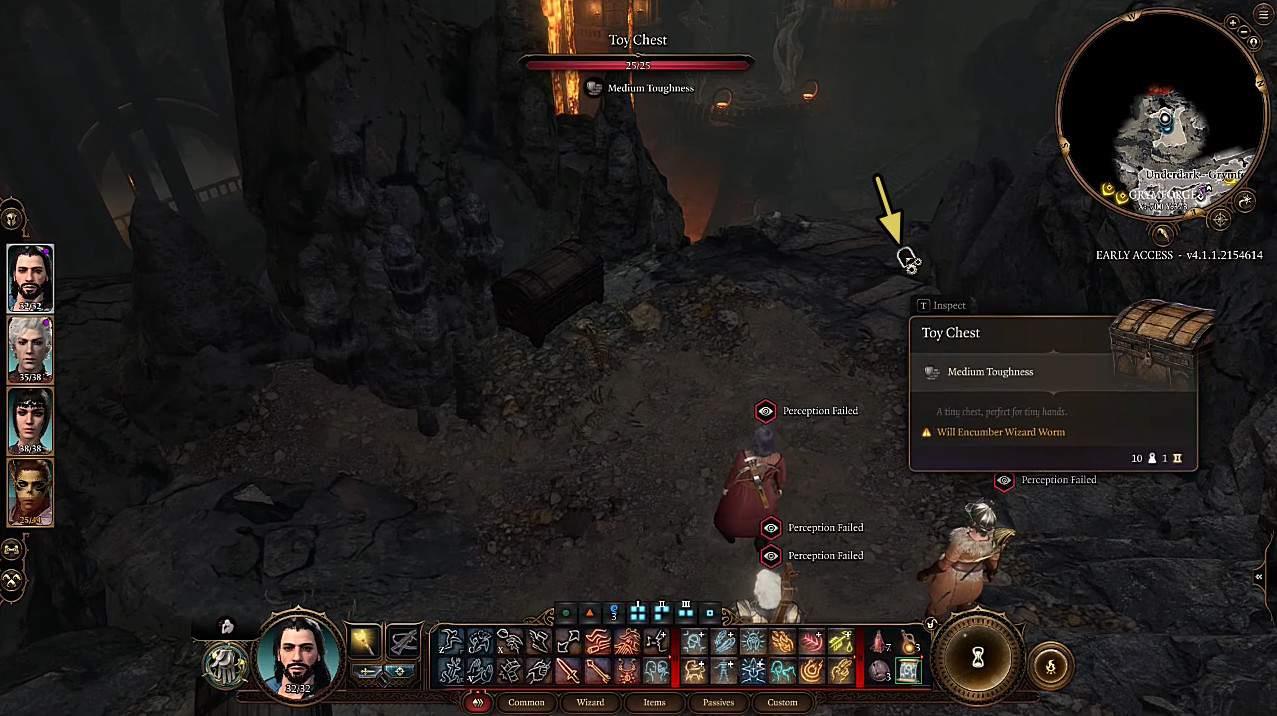The image size is (1277, 716).
Task: Select the Passives hotbar tab
Action: click(718, 702)
